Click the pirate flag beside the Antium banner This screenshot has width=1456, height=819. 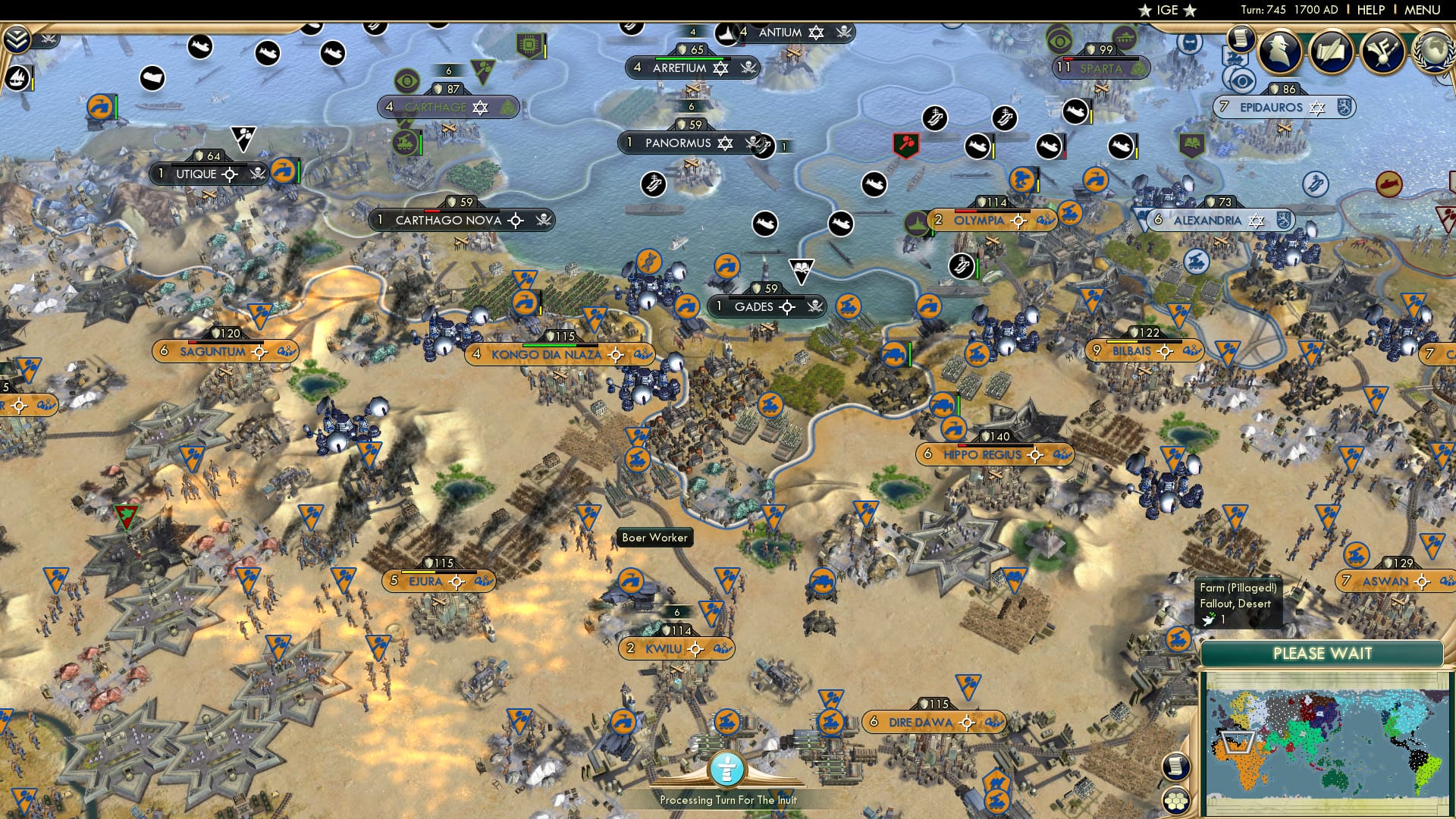click(x=843, y=33)
